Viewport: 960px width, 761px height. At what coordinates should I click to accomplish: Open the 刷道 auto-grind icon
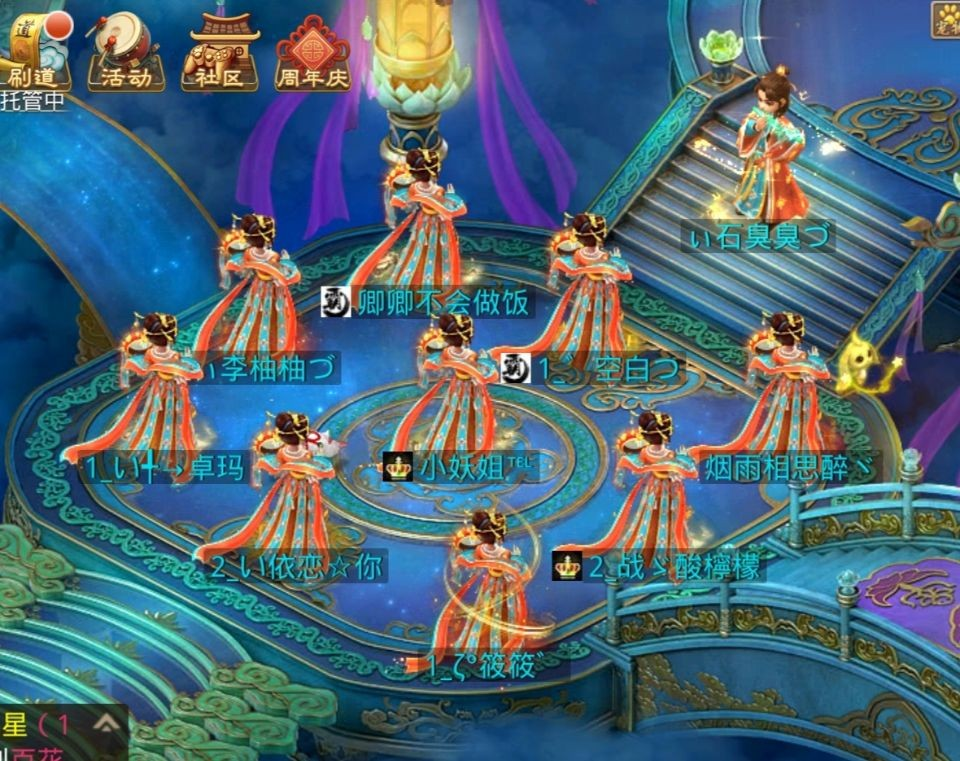(36, 48)
